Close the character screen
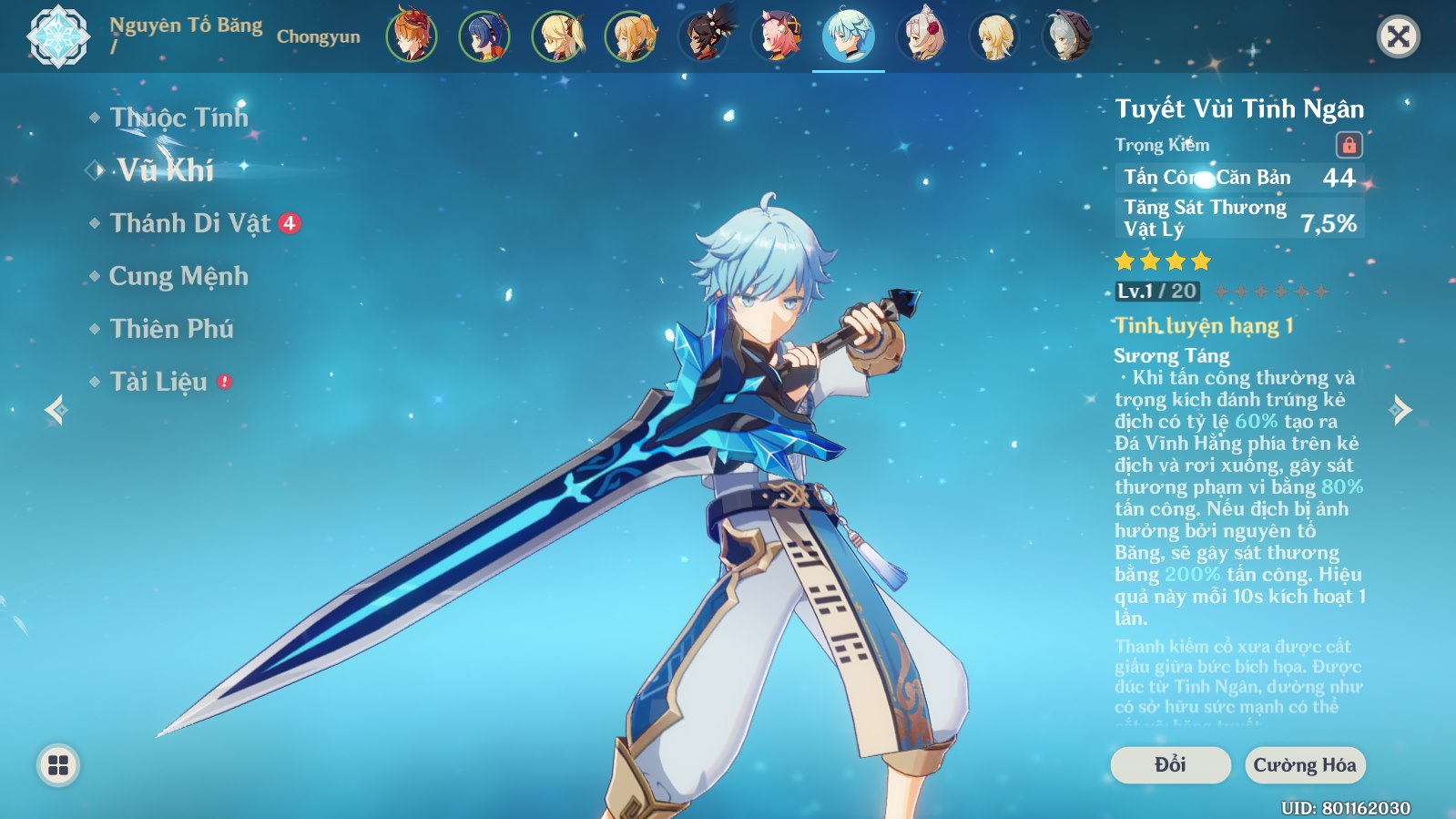The width and height of the screenshot is (1456, 819). (x=1398, y=37)
